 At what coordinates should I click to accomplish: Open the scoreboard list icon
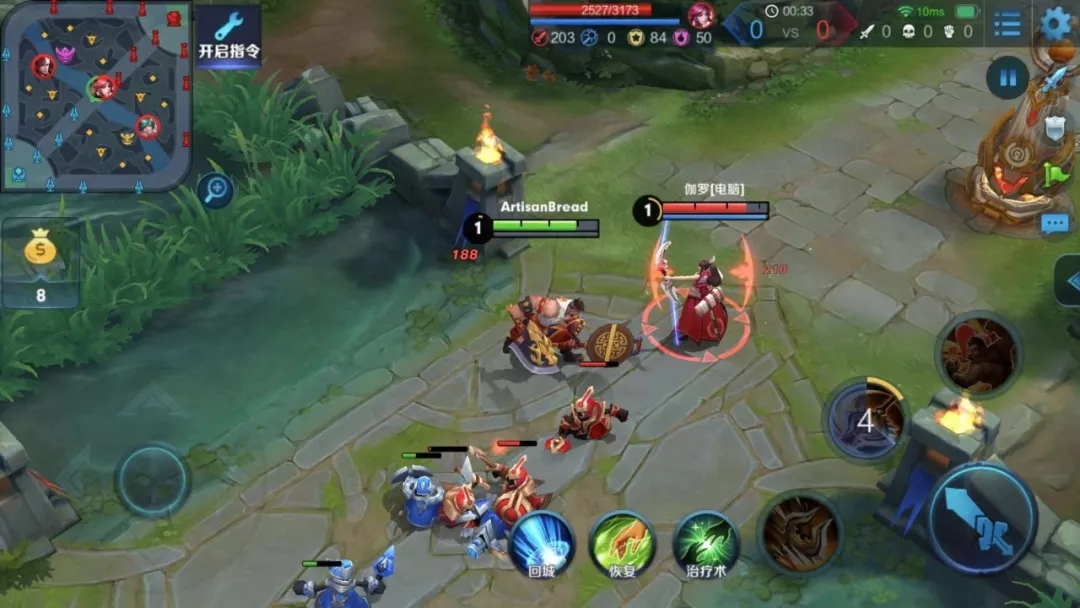[x=1007, y=24]
